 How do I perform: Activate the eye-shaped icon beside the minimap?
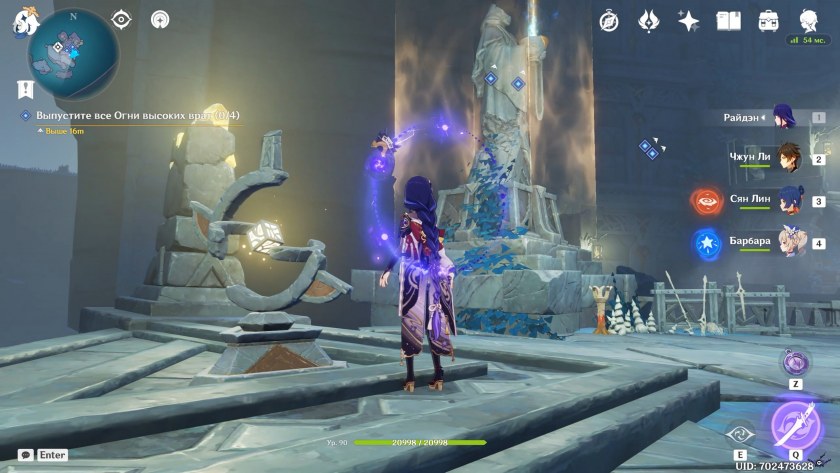coord(121,19)
